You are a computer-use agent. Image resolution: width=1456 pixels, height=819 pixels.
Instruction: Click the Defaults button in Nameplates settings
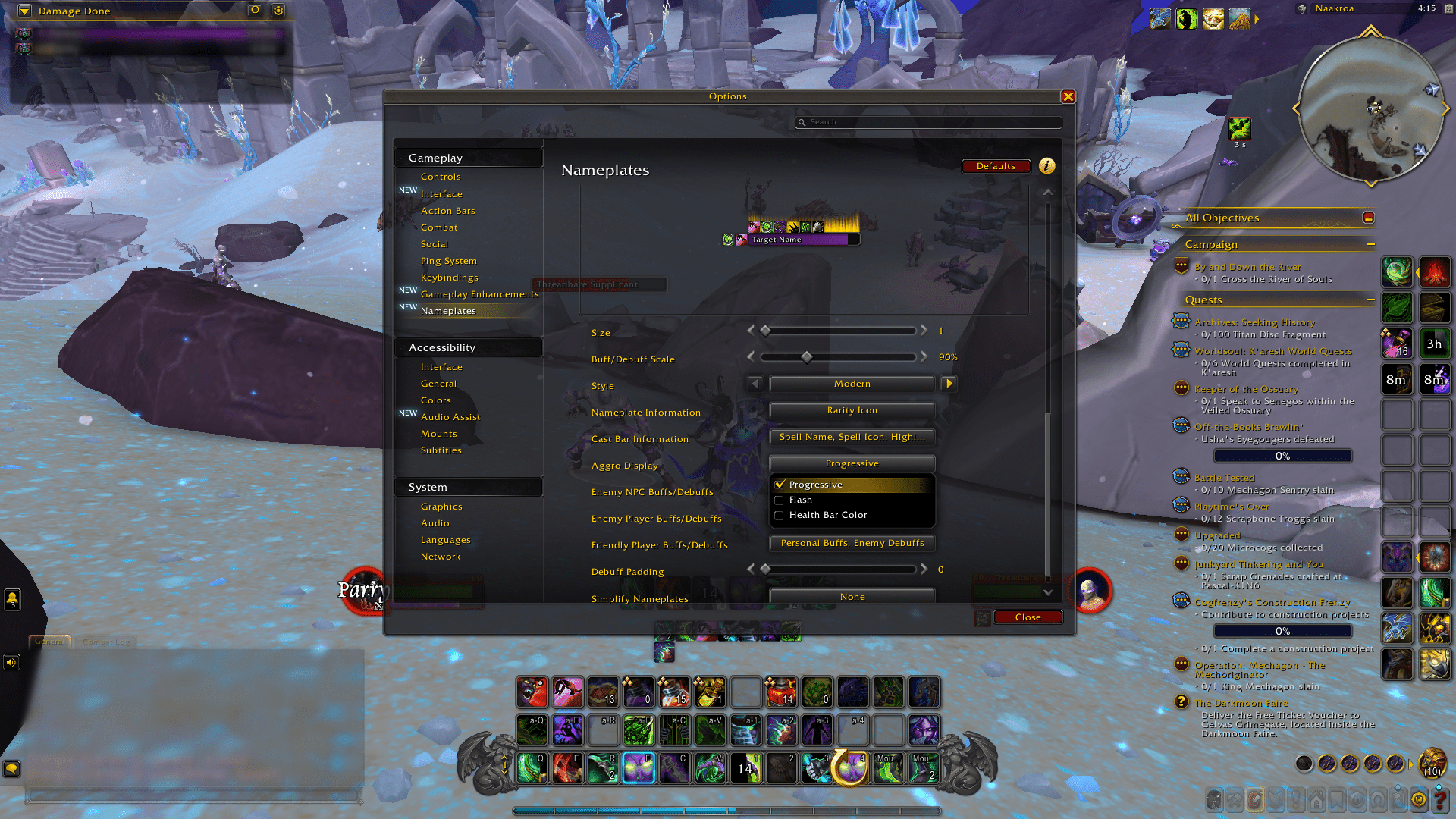[x=996, y=166]
